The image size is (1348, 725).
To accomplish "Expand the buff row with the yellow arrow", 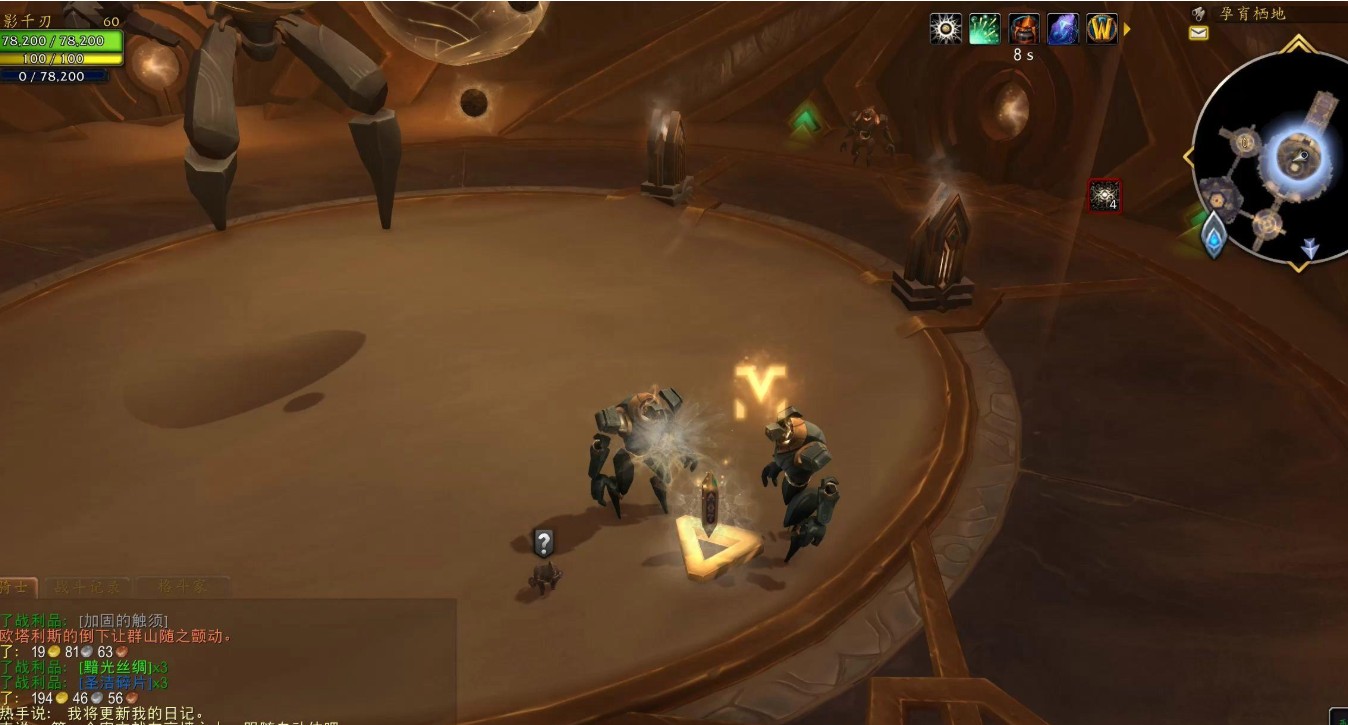I will [1128, 29].
